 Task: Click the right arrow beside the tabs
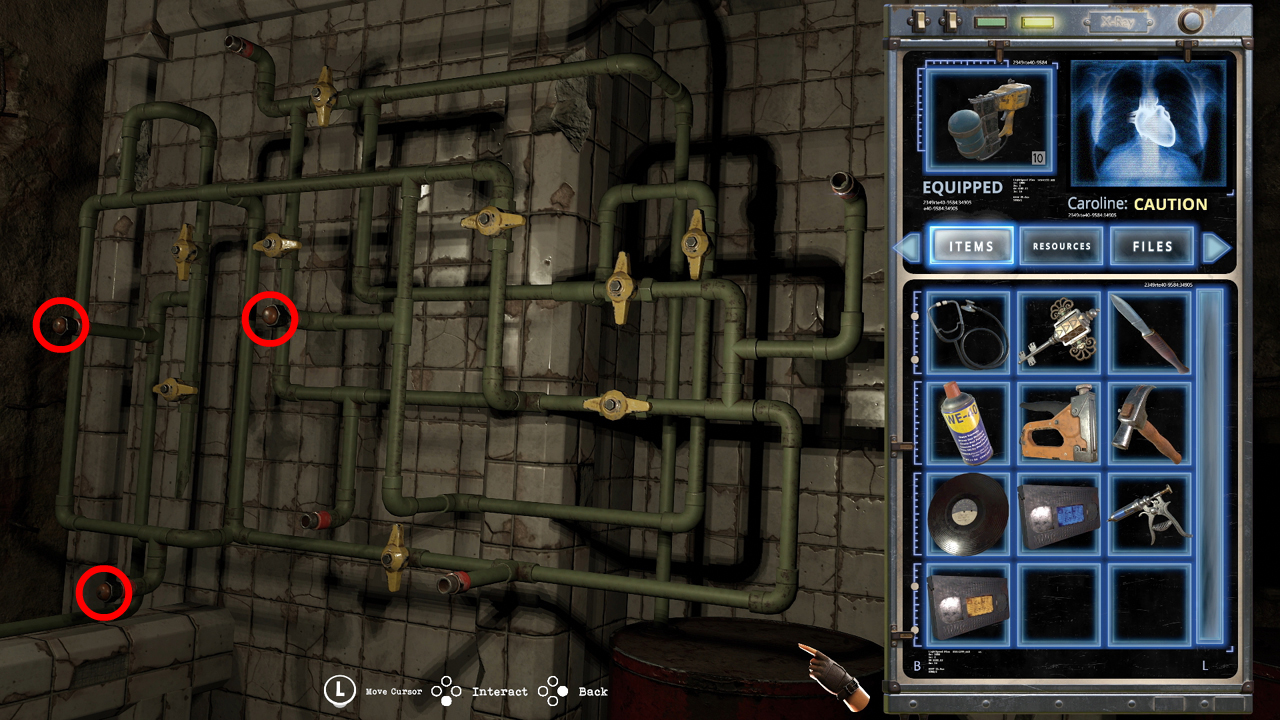[1215, 247]
